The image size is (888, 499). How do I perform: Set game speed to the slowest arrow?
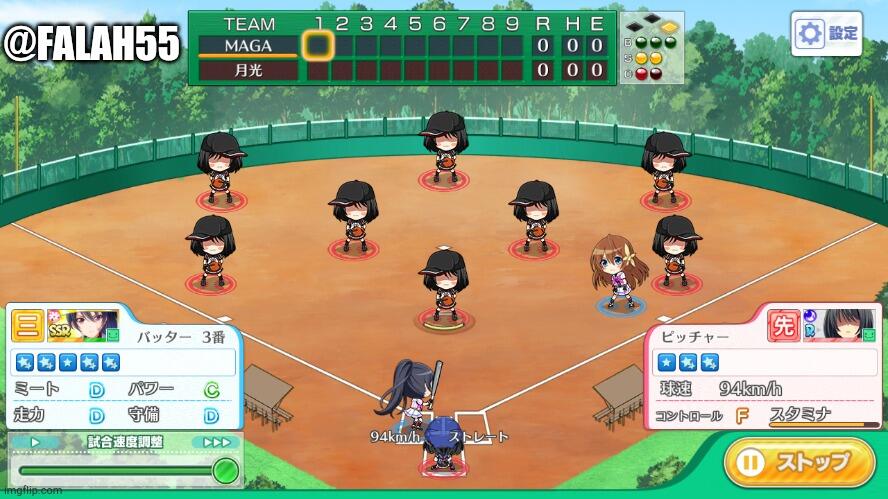(36, 441)
